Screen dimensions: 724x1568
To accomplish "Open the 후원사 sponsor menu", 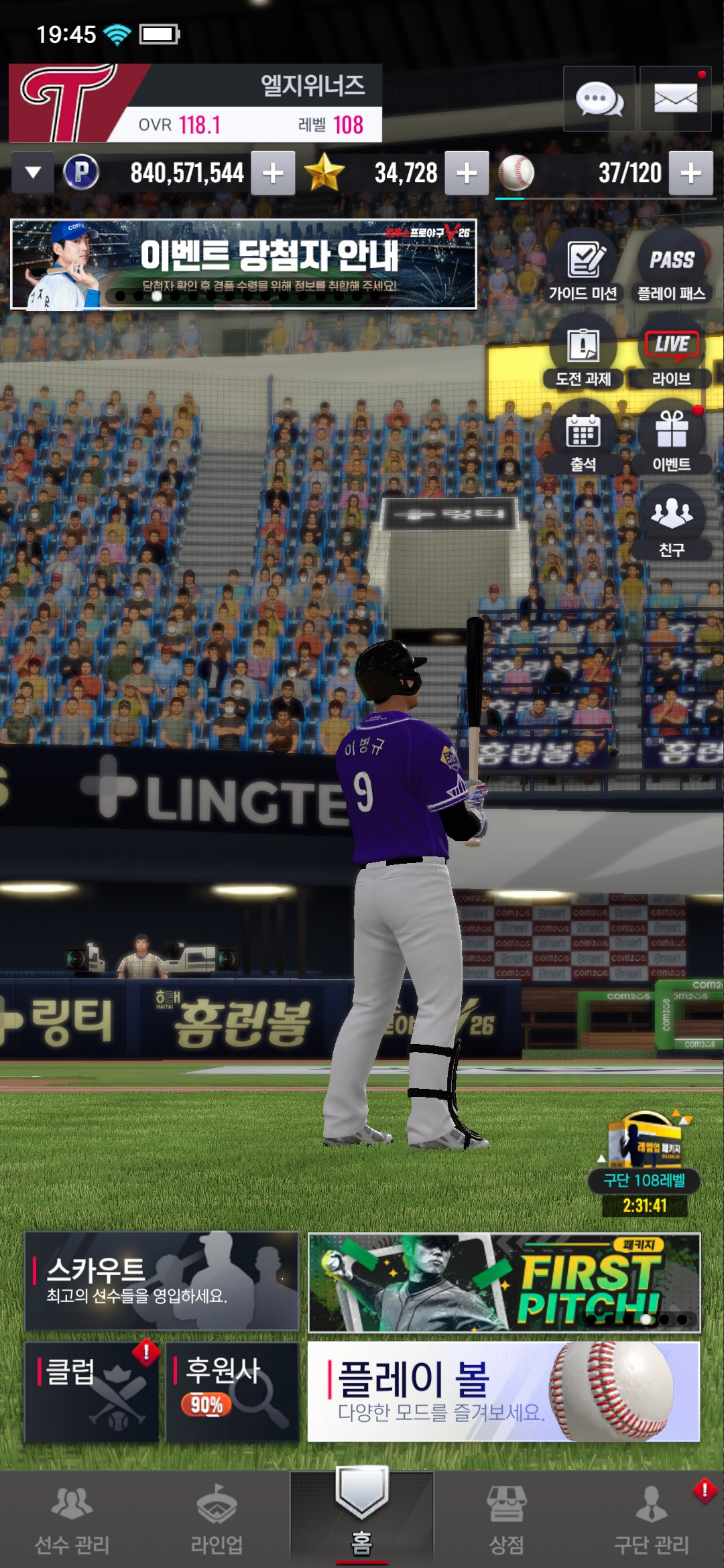I will (x=232, y=1392).
